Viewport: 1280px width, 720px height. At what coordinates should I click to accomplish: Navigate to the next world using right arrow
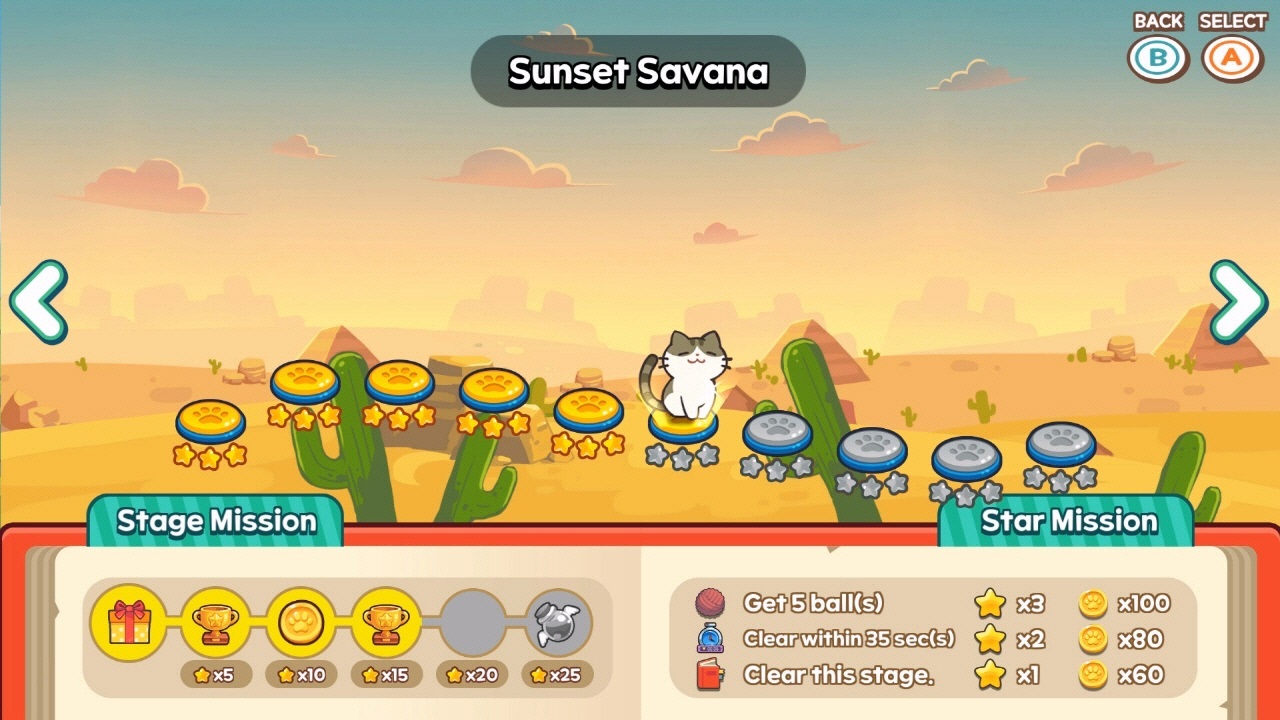(1240, 300)
